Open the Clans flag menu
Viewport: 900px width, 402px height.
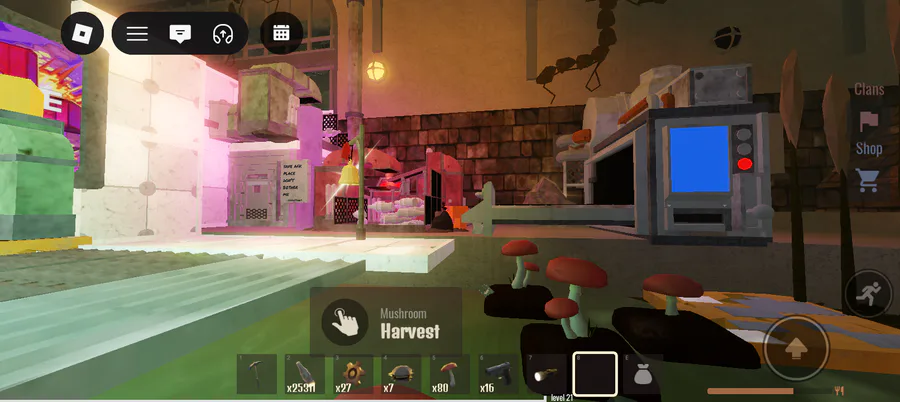point(869,121)
